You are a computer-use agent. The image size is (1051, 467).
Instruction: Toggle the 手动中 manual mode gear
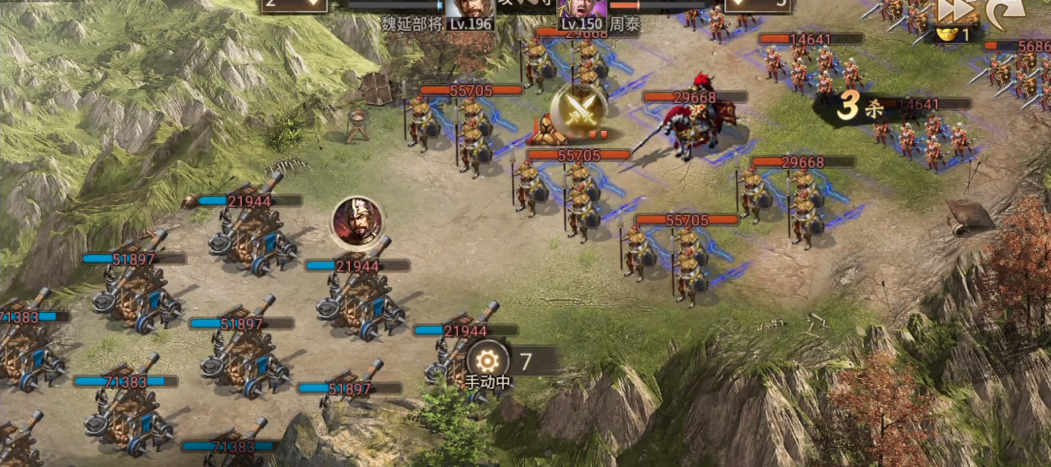tap(487, 359)
